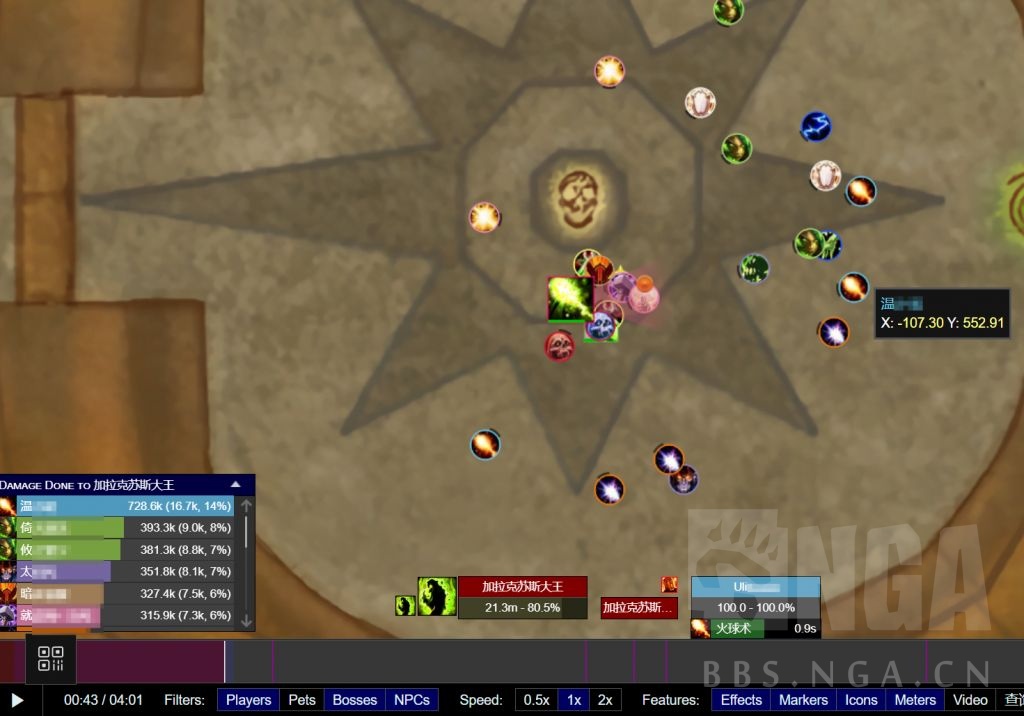Image resolution: width=1024 pixels, height=716 pixels.
Task: Select the top 728.6k damage meter row
Action: coord(125,506)
